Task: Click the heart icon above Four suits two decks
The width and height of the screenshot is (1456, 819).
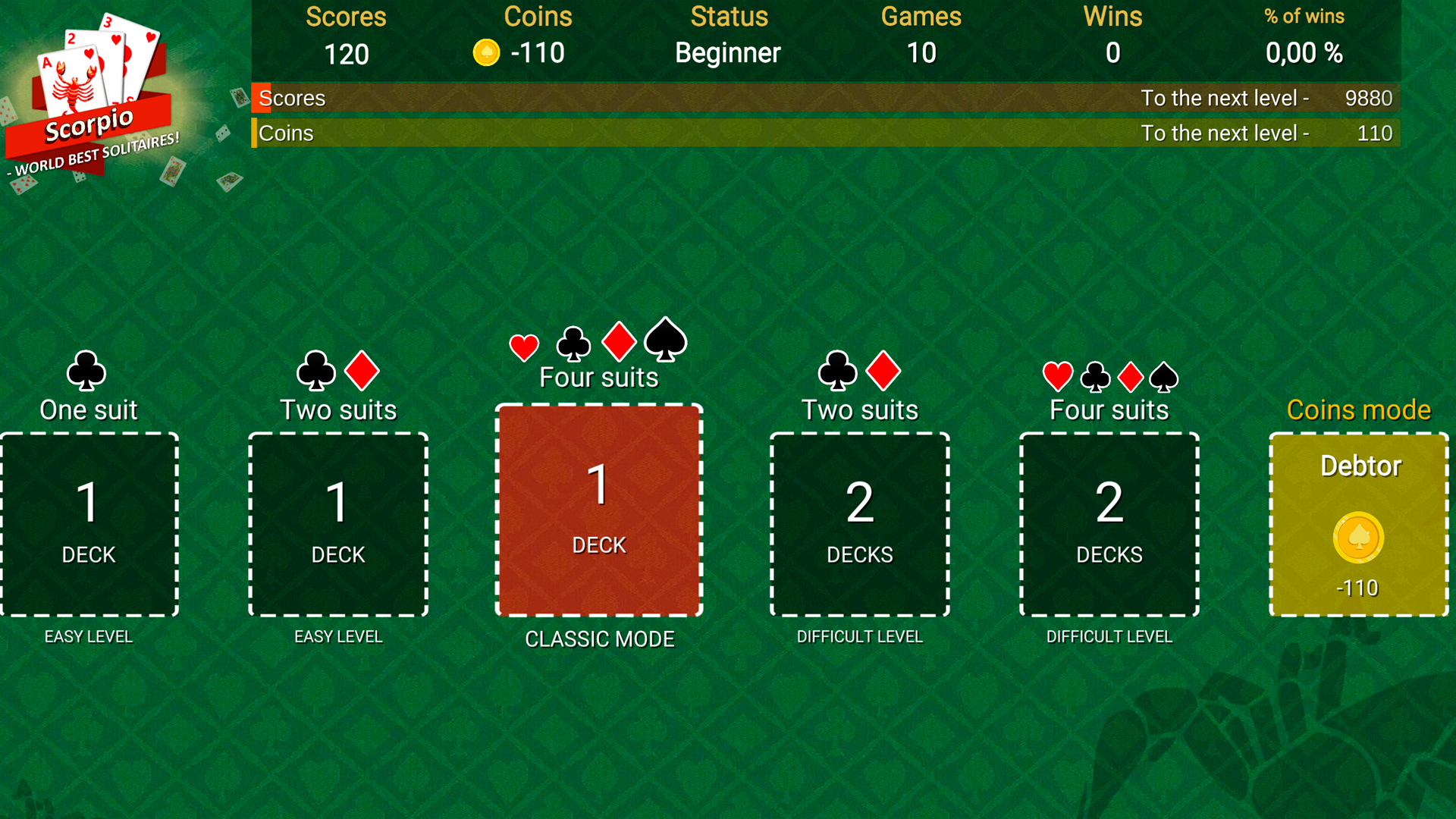Action: coord(1057,374)
